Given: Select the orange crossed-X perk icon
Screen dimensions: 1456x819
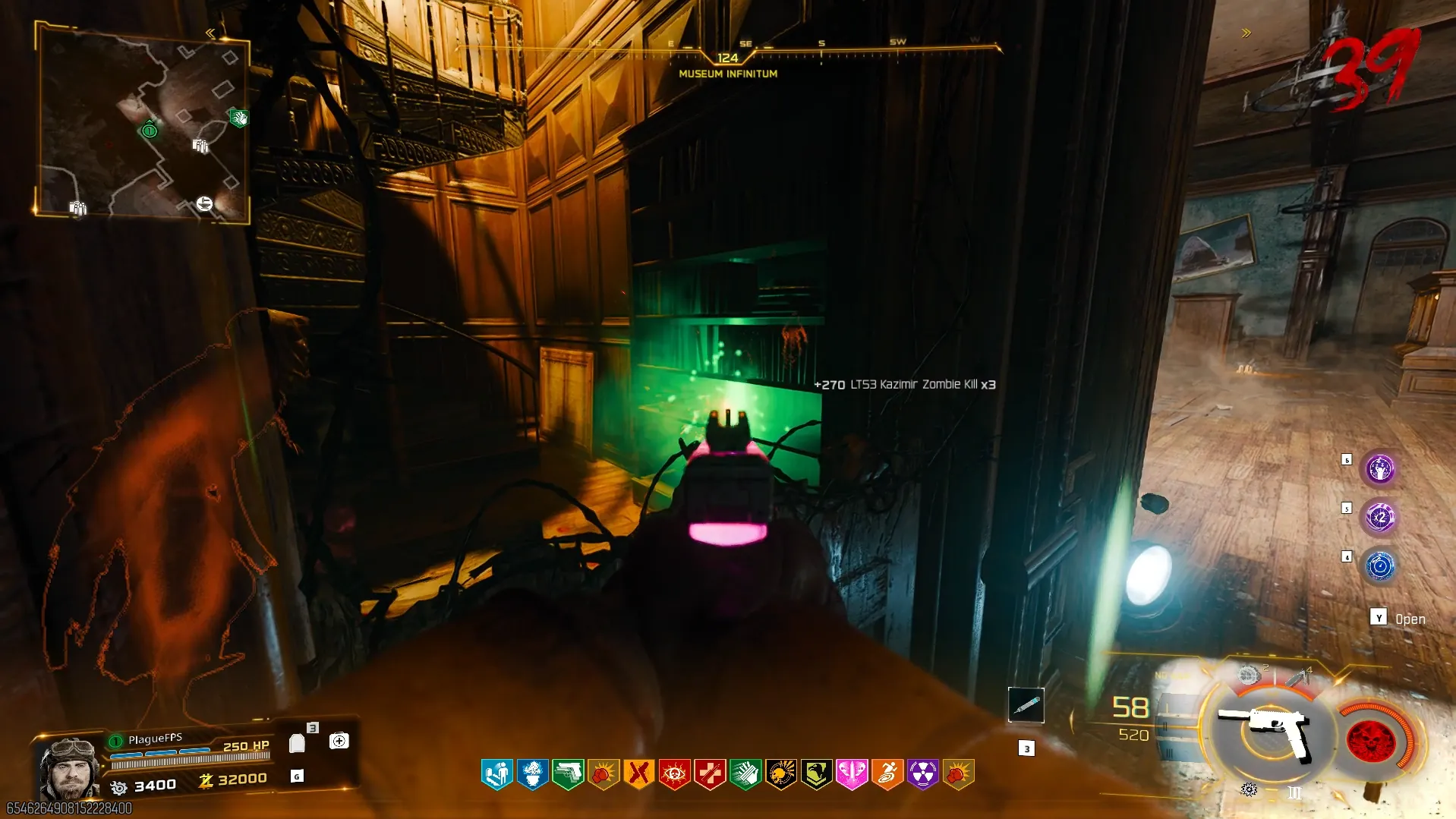Looking at the screenshot, I should [638, 775].
